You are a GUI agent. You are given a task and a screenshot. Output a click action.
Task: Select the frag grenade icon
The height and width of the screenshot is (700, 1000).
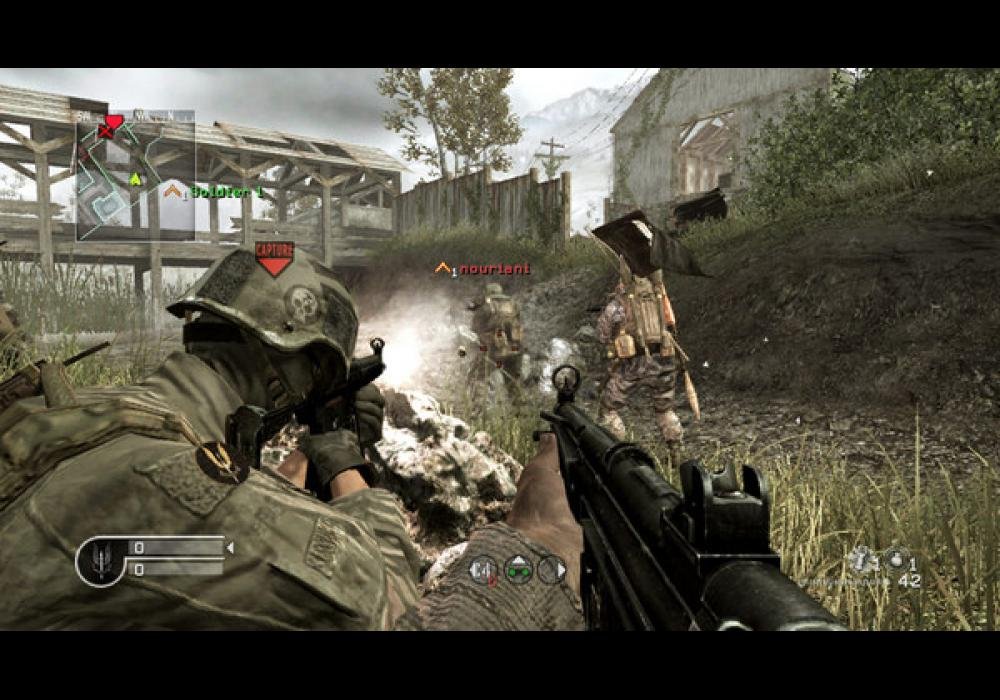click(894, 560)
